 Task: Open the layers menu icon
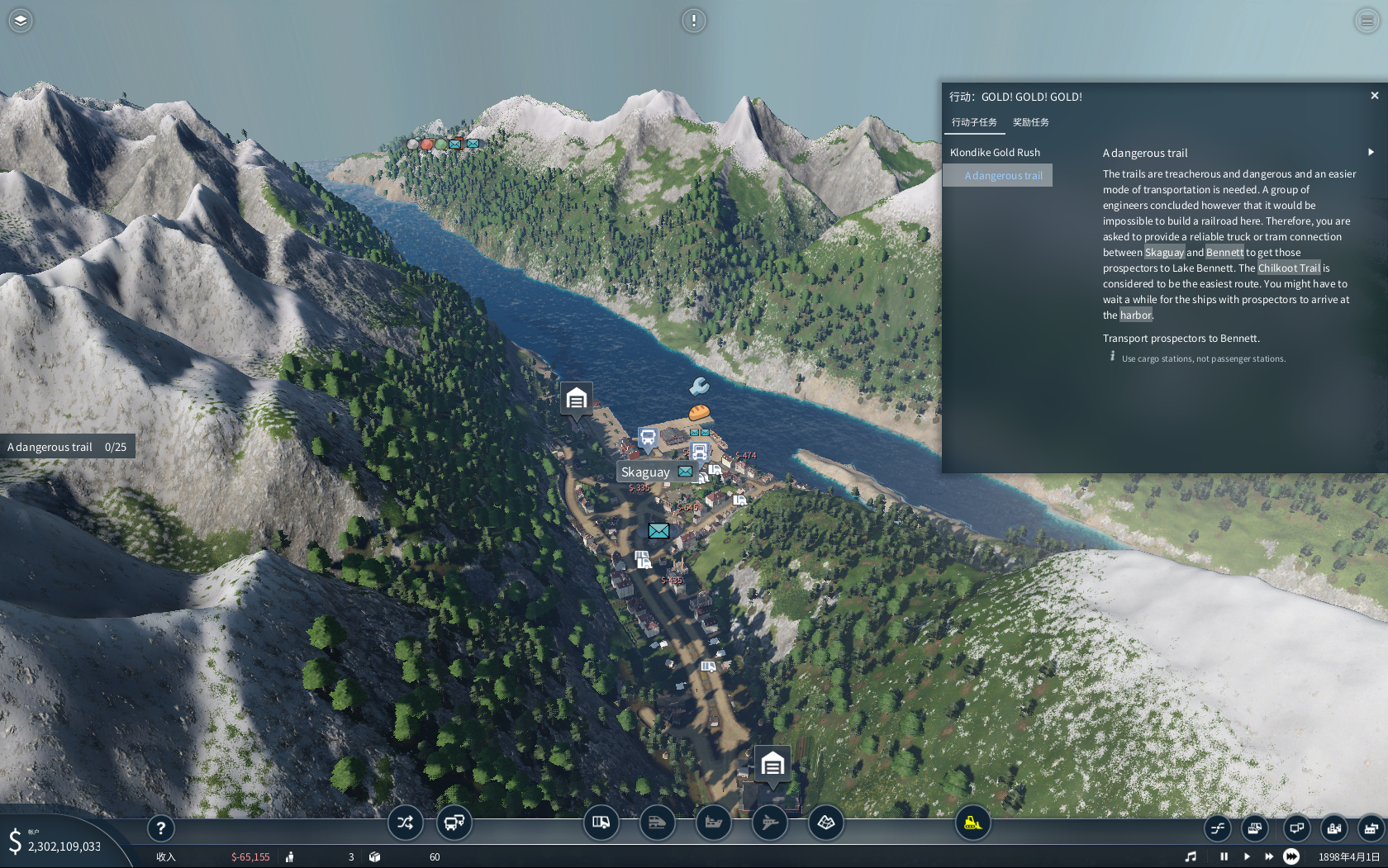21,21
